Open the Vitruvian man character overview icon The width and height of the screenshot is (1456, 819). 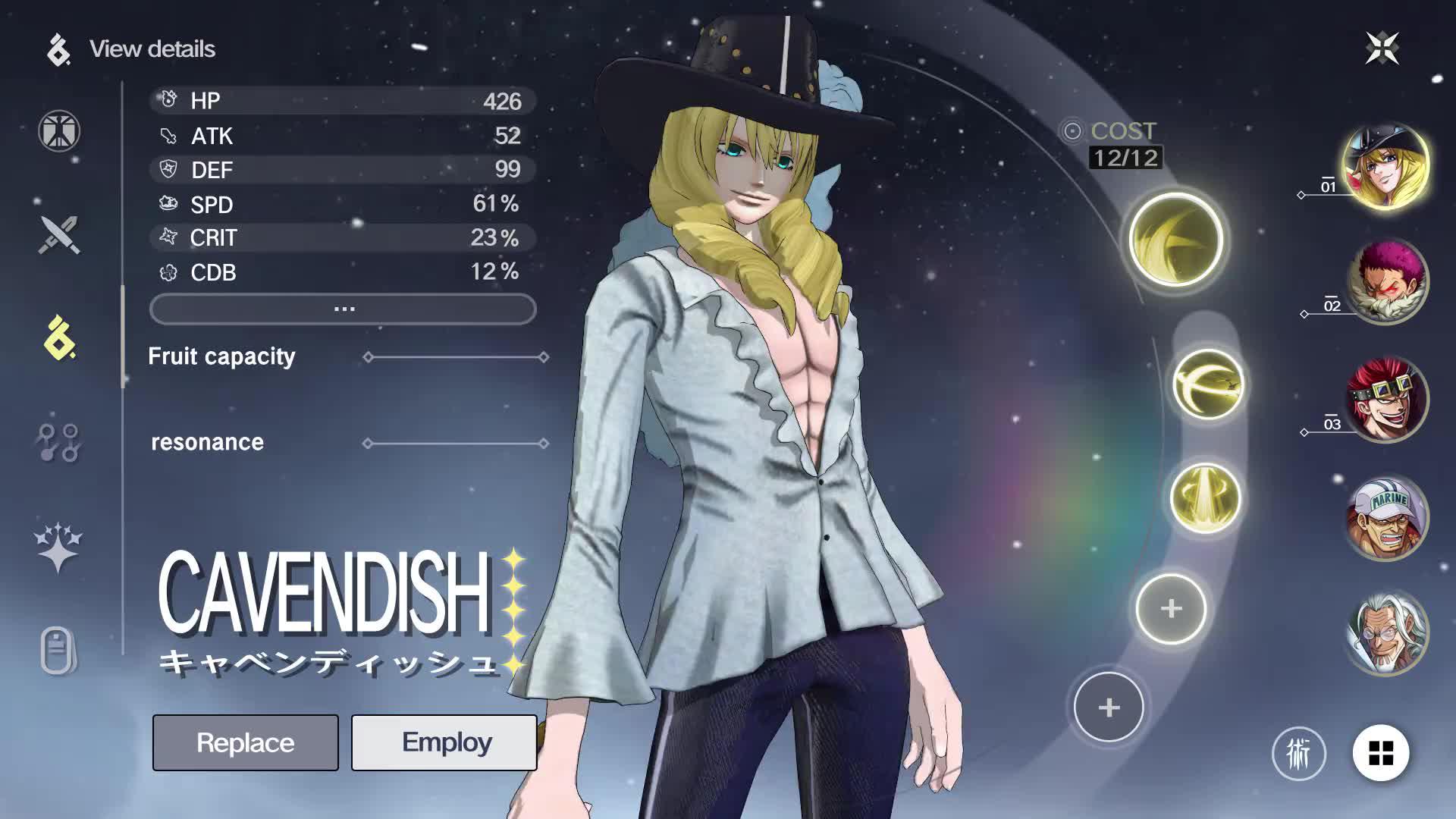point(59,130)
